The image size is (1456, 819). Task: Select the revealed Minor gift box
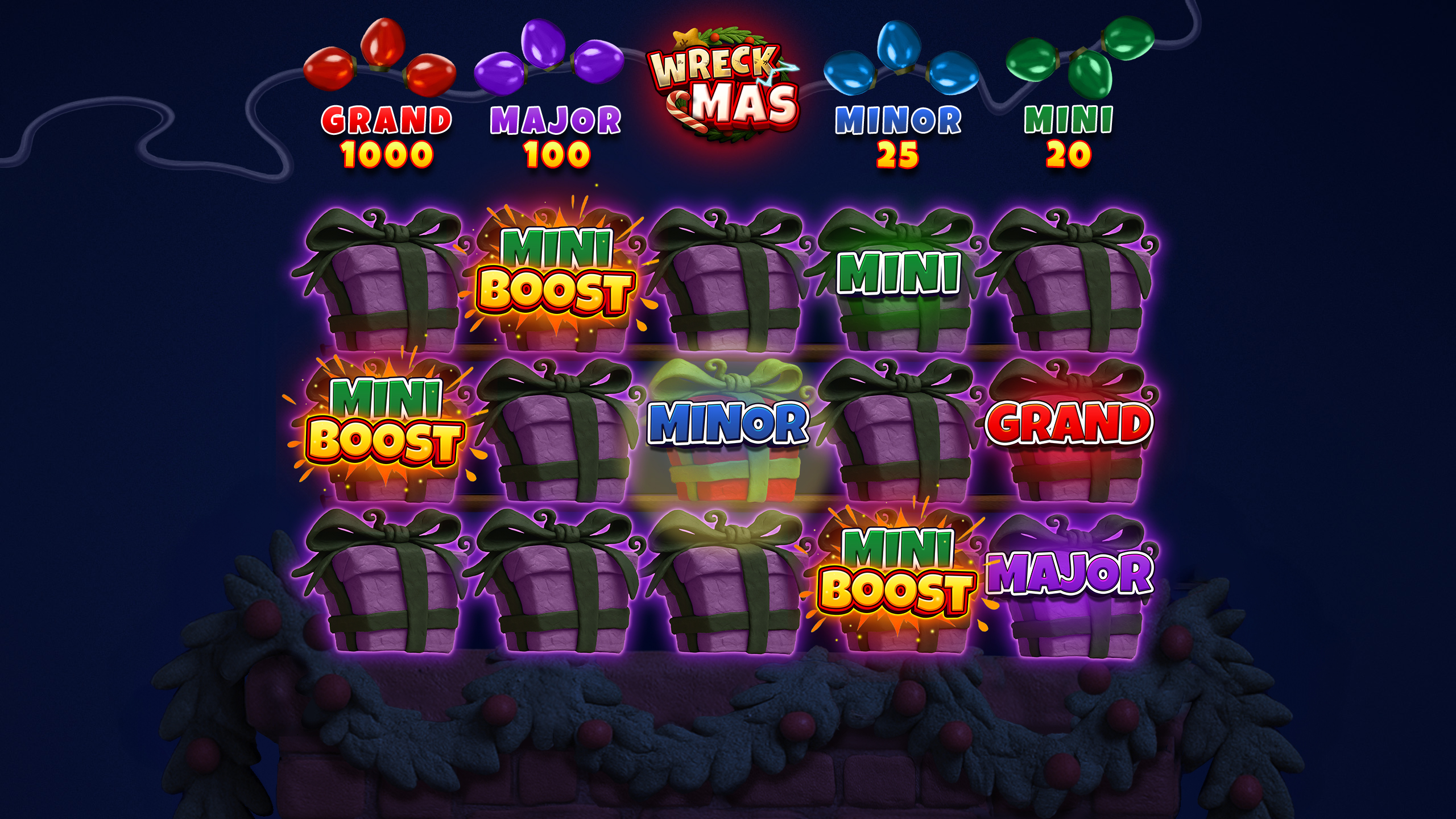[728, 432]
